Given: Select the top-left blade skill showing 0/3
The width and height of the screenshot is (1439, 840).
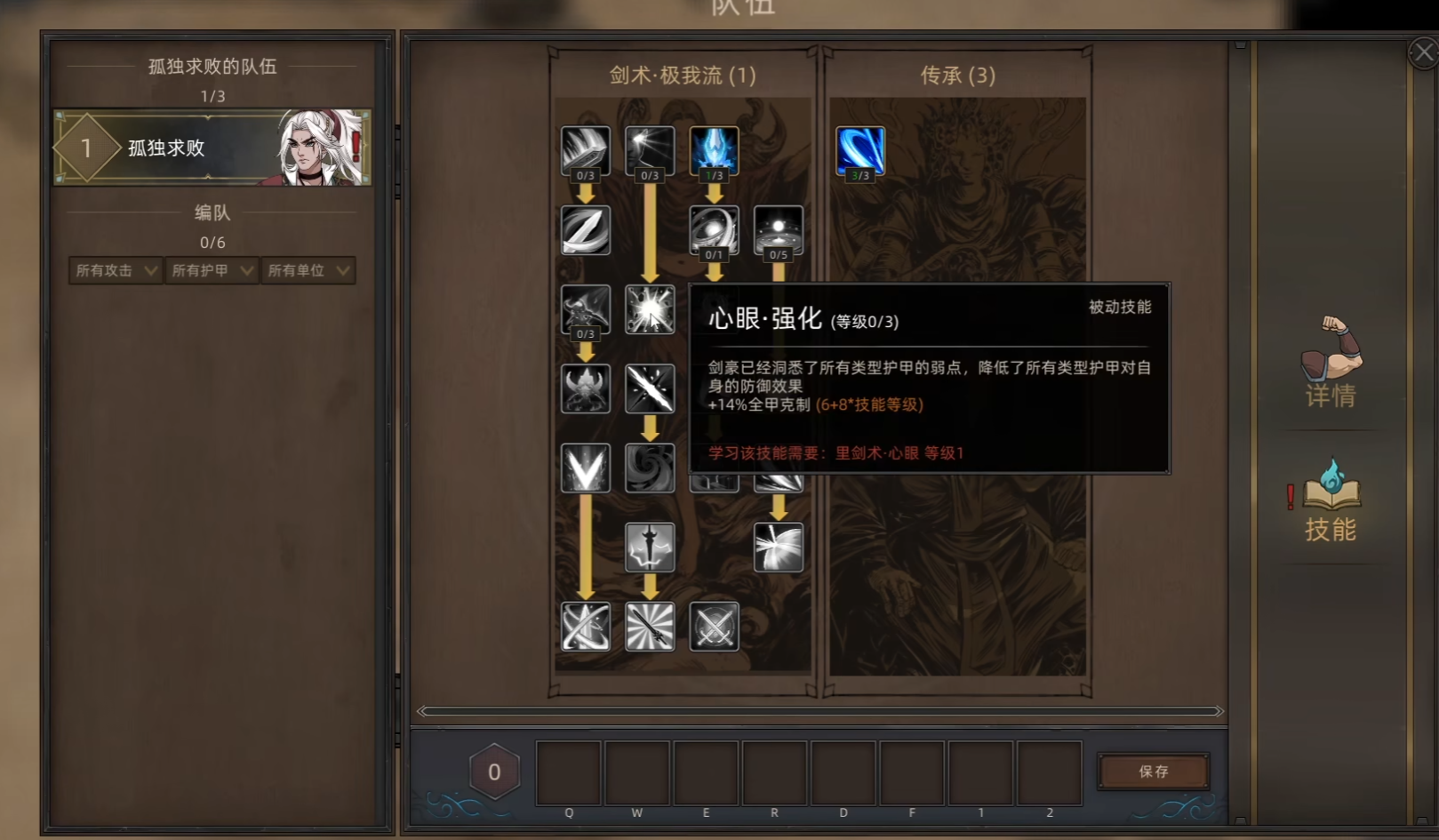Looking at the screenshot, I should coord(586,151).
